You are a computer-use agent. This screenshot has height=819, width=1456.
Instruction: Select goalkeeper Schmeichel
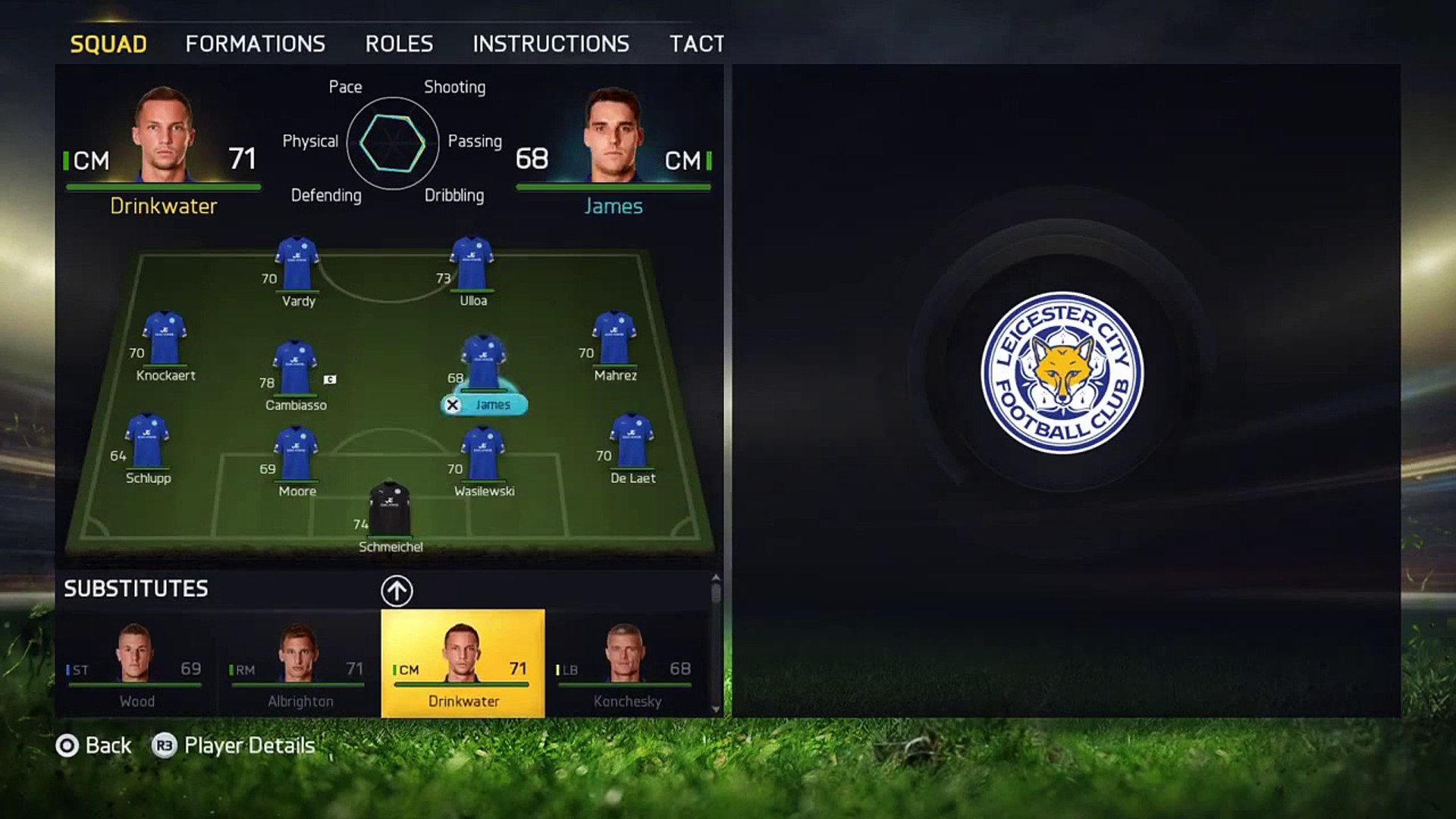tap(390, 510)
